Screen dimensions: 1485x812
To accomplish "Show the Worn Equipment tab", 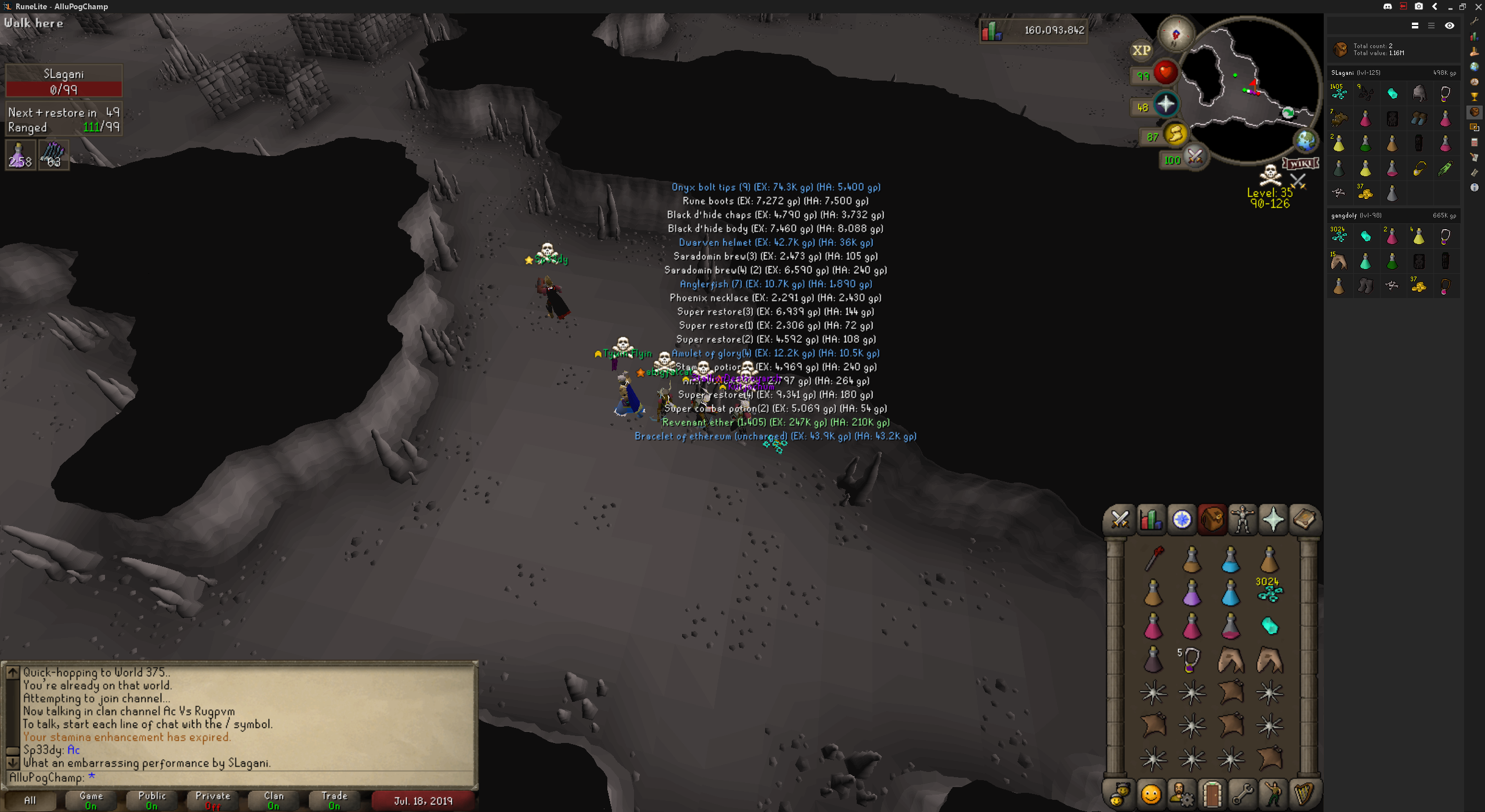I will tap(1243, 519).
